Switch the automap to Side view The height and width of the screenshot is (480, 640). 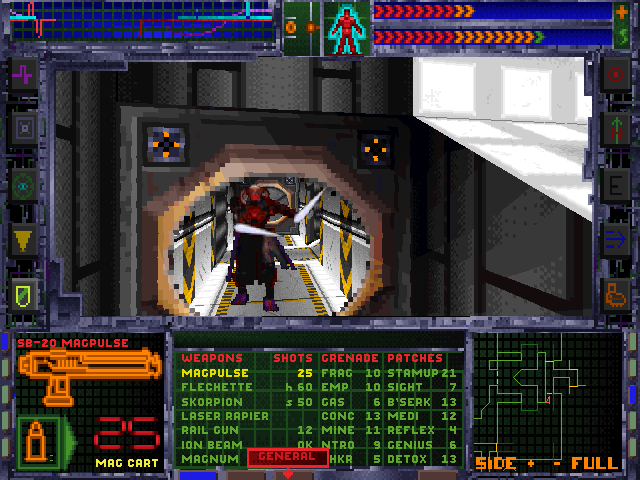coord(495,464)
